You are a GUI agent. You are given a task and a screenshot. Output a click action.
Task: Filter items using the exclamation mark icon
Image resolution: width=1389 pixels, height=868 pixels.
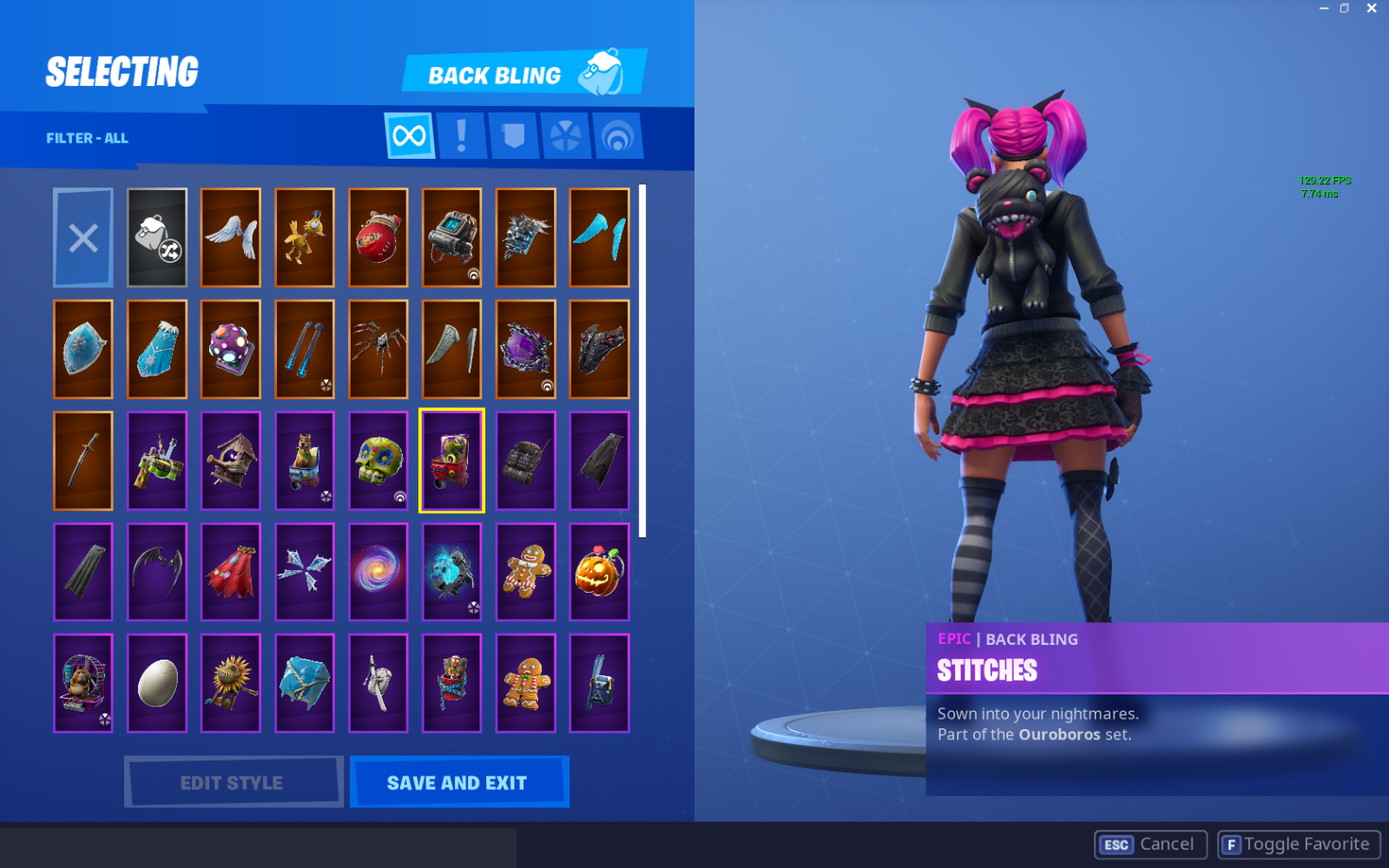[462, 135]
